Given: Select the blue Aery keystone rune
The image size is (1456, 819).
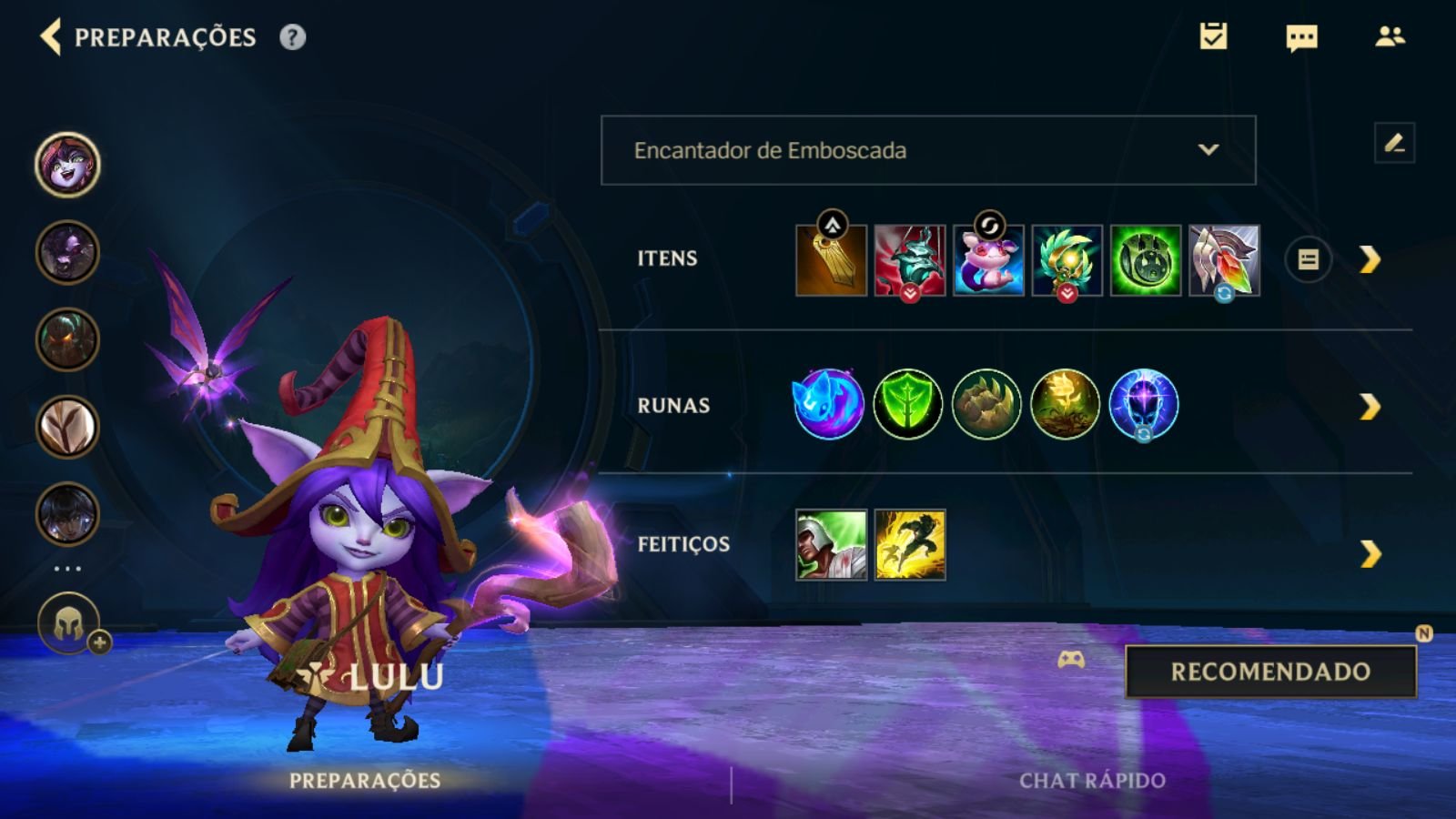Looking at the screenshot, I should click(x=828, y=404).
